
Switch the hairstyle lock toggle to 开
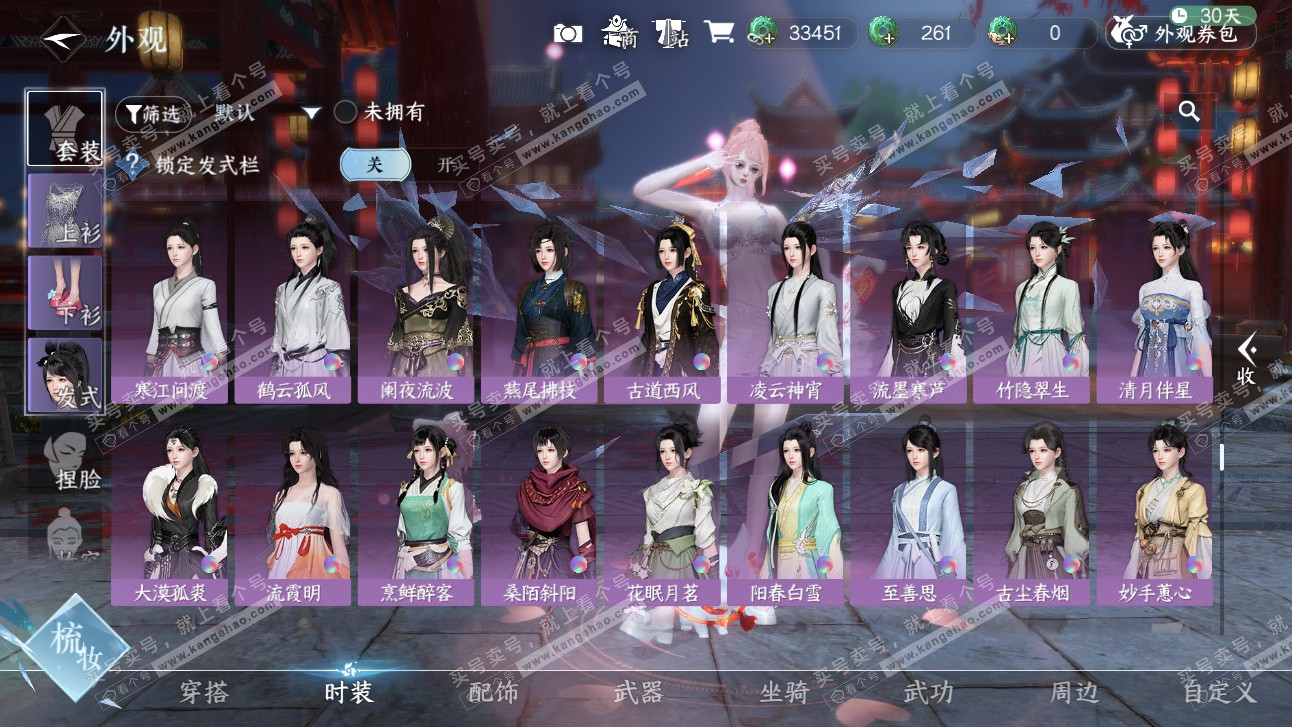[x=445, y=166]
